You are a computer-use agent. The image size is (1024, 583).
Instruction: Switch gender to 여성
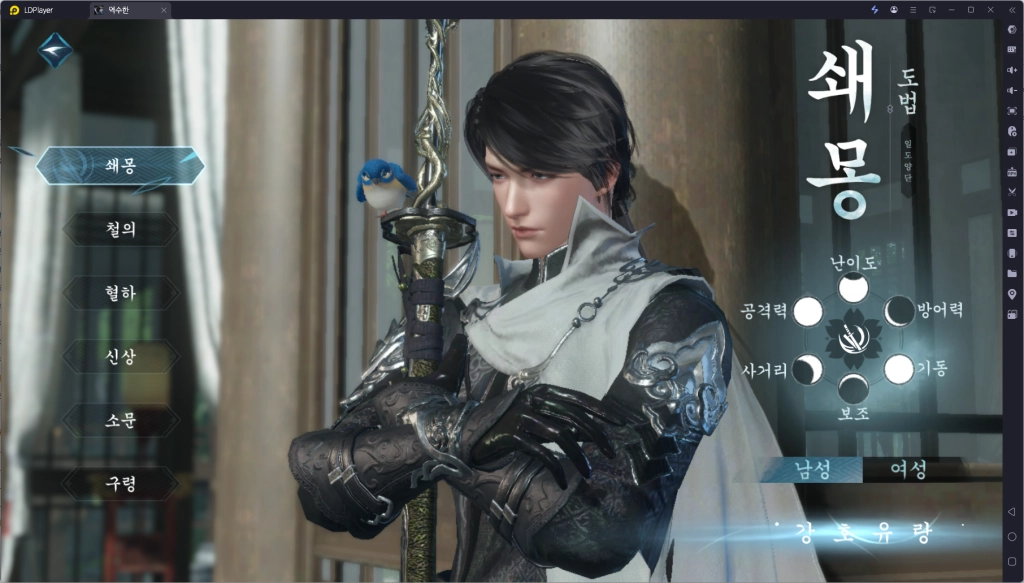908,469
